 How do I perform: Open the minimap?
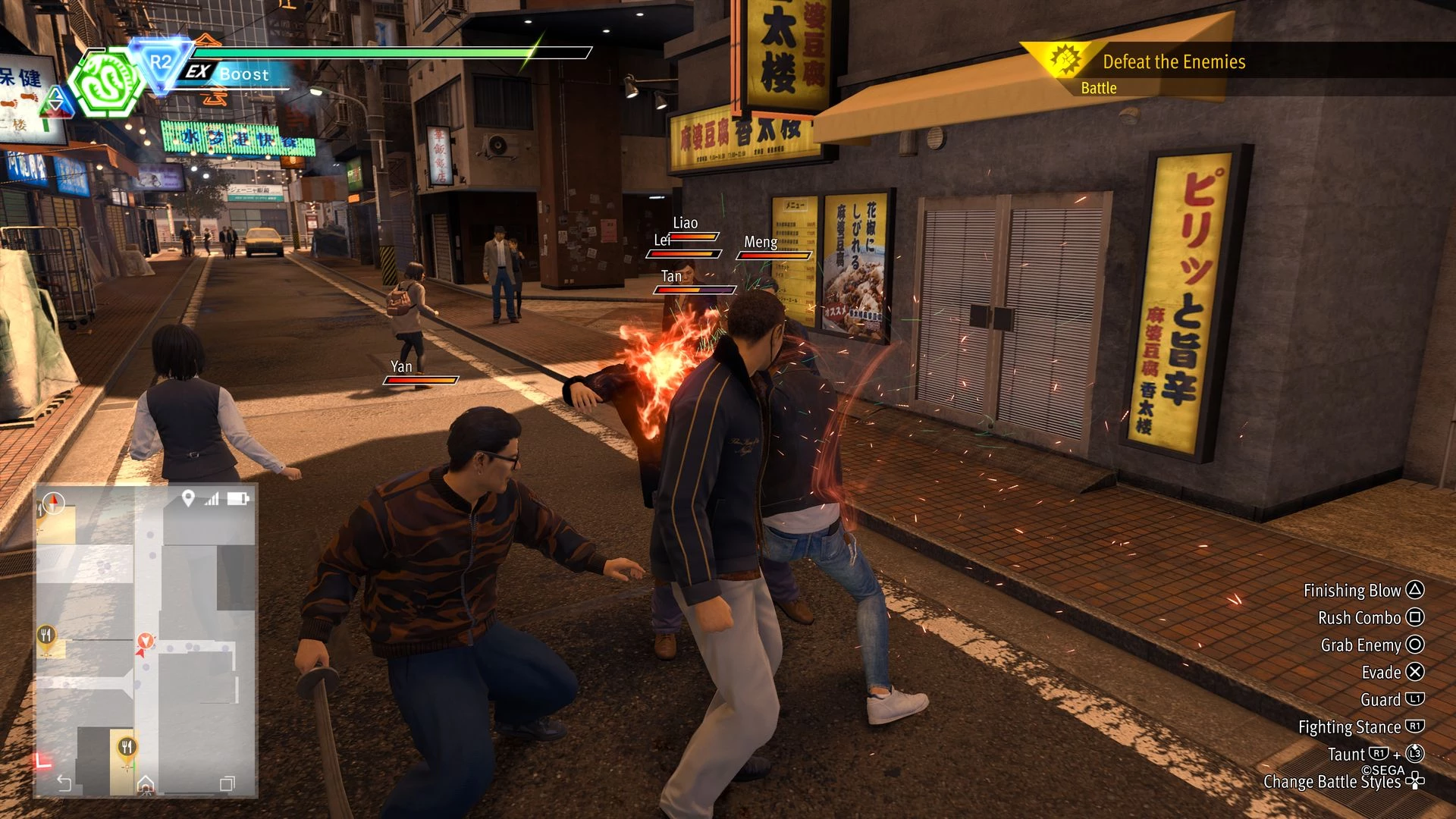pos(146,641)
